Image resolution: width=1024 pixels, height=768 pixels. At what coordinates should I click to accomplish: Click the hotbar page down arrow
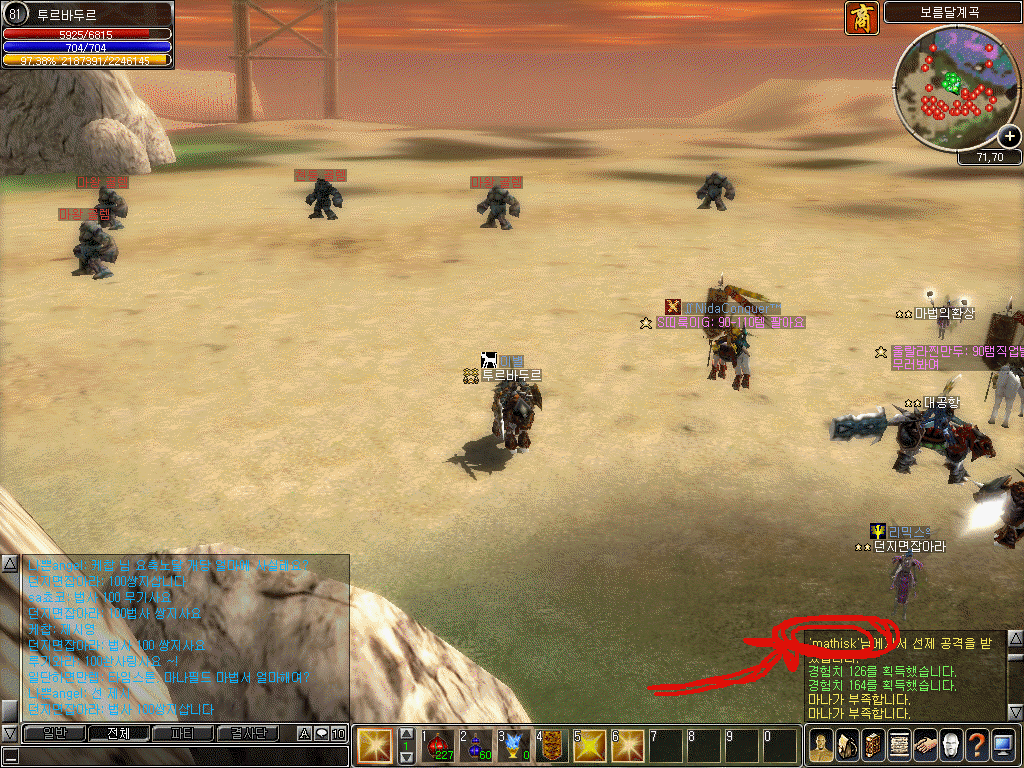pos(406,758)
